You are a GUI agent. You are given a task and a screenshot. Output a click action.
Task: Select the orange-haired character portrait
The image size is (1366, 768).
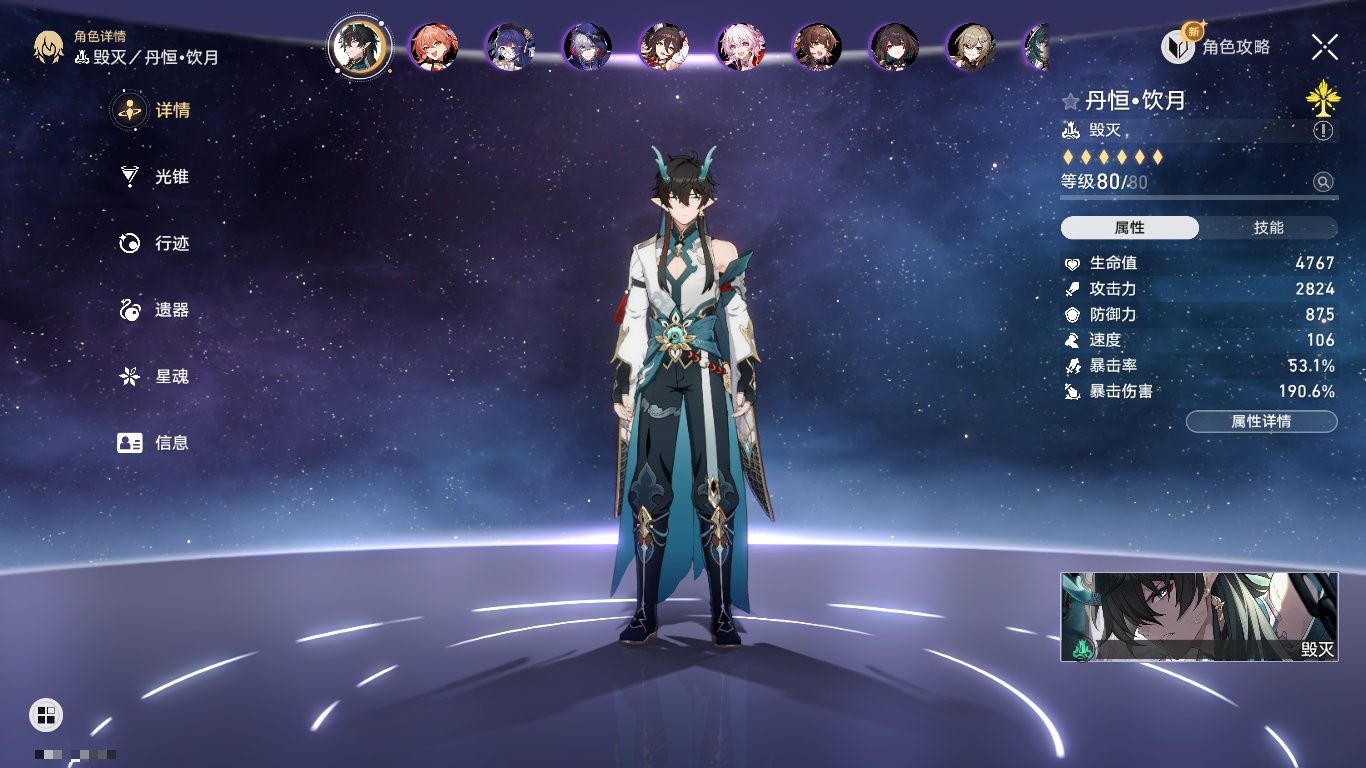point(434,46)
